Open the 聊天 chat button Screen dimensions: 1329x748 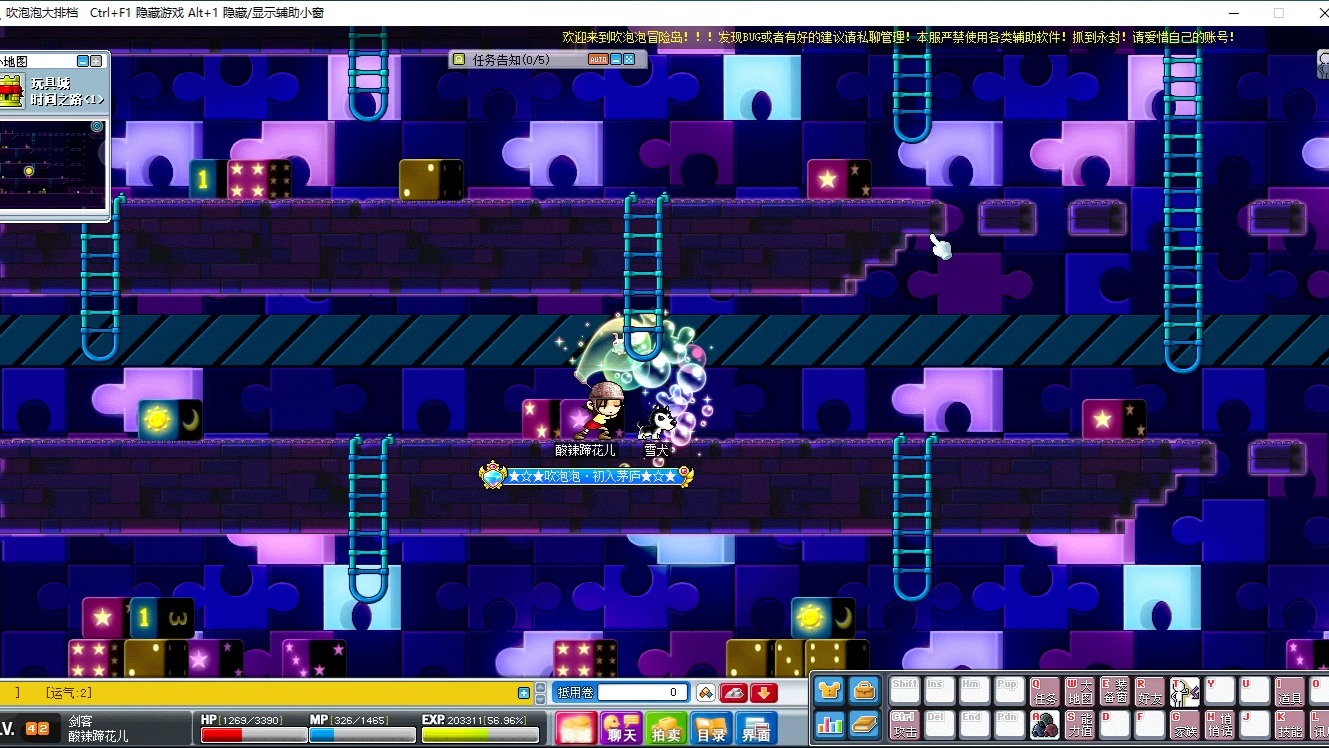pos(621,729)
